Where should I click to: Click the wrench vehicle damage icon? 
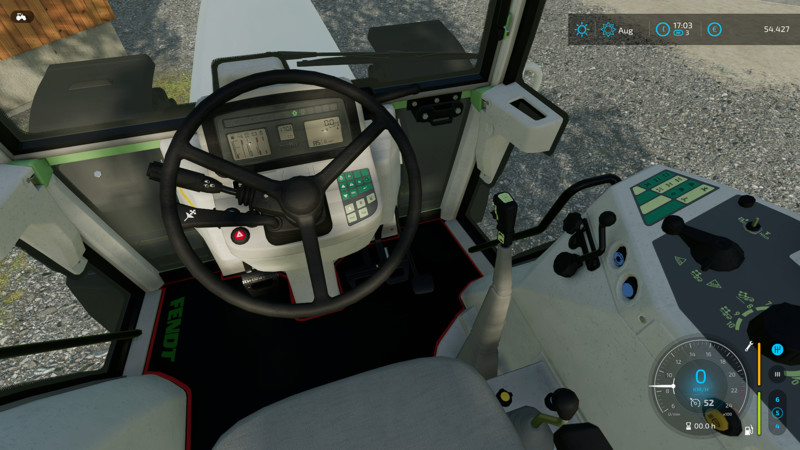click(748, 347)
